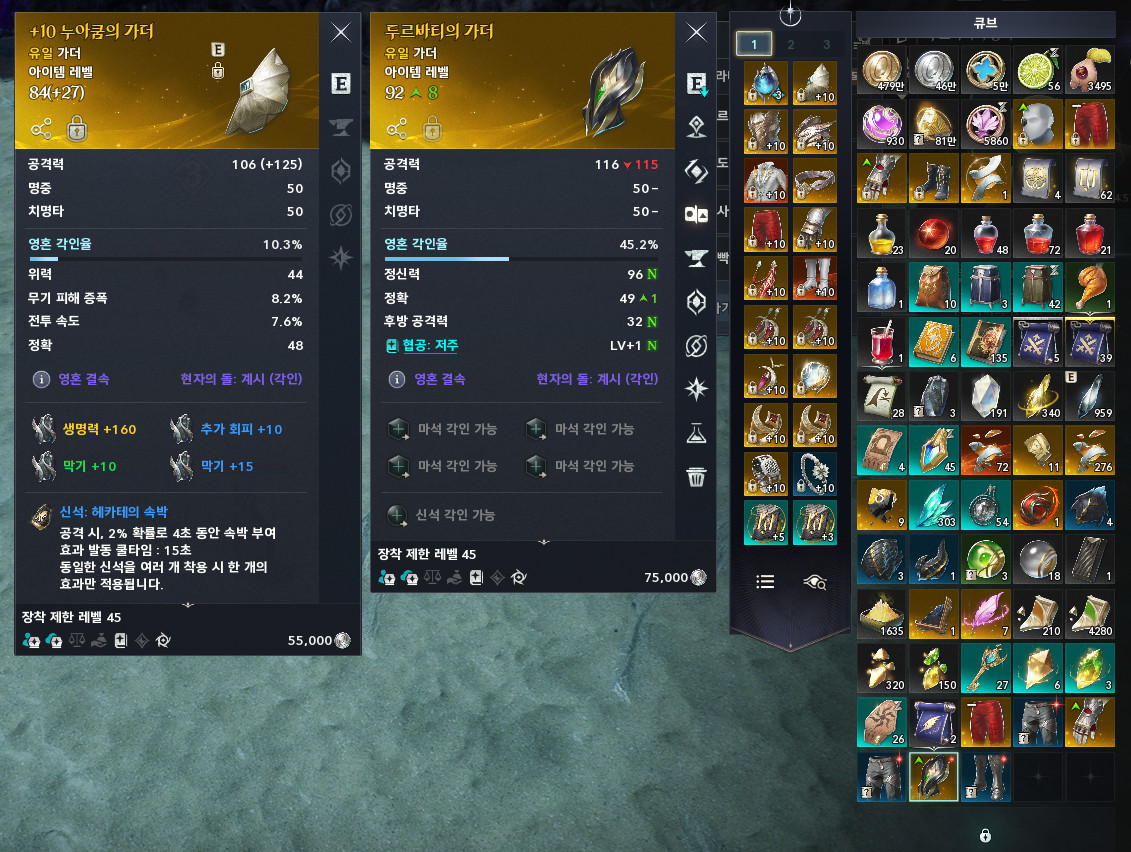Toggle the lock on 누아쿰의 가더
This screenshot has width=1131, height=852.
tap(76, 128)
